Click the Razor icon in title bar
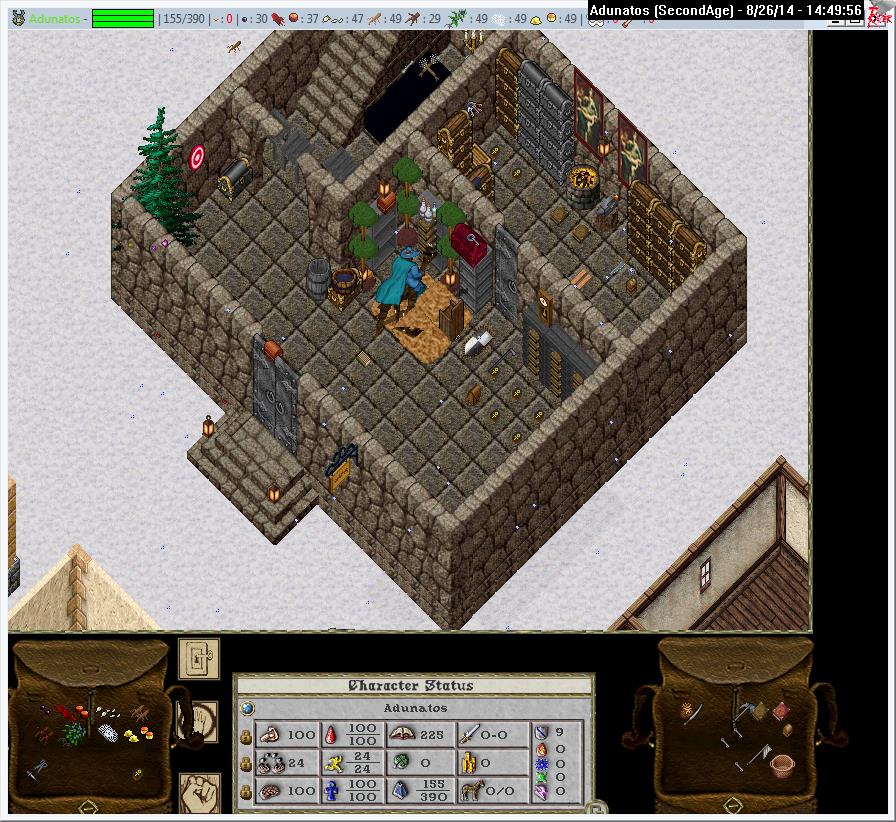 [x=879, y=12]
